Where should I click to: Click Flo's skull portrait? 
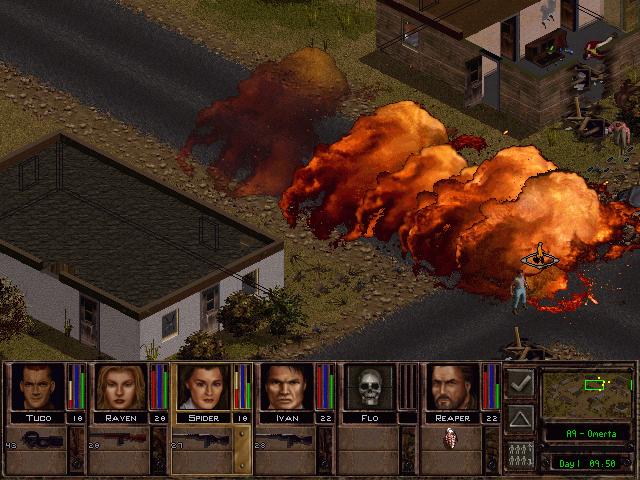(x=369, y=387)
